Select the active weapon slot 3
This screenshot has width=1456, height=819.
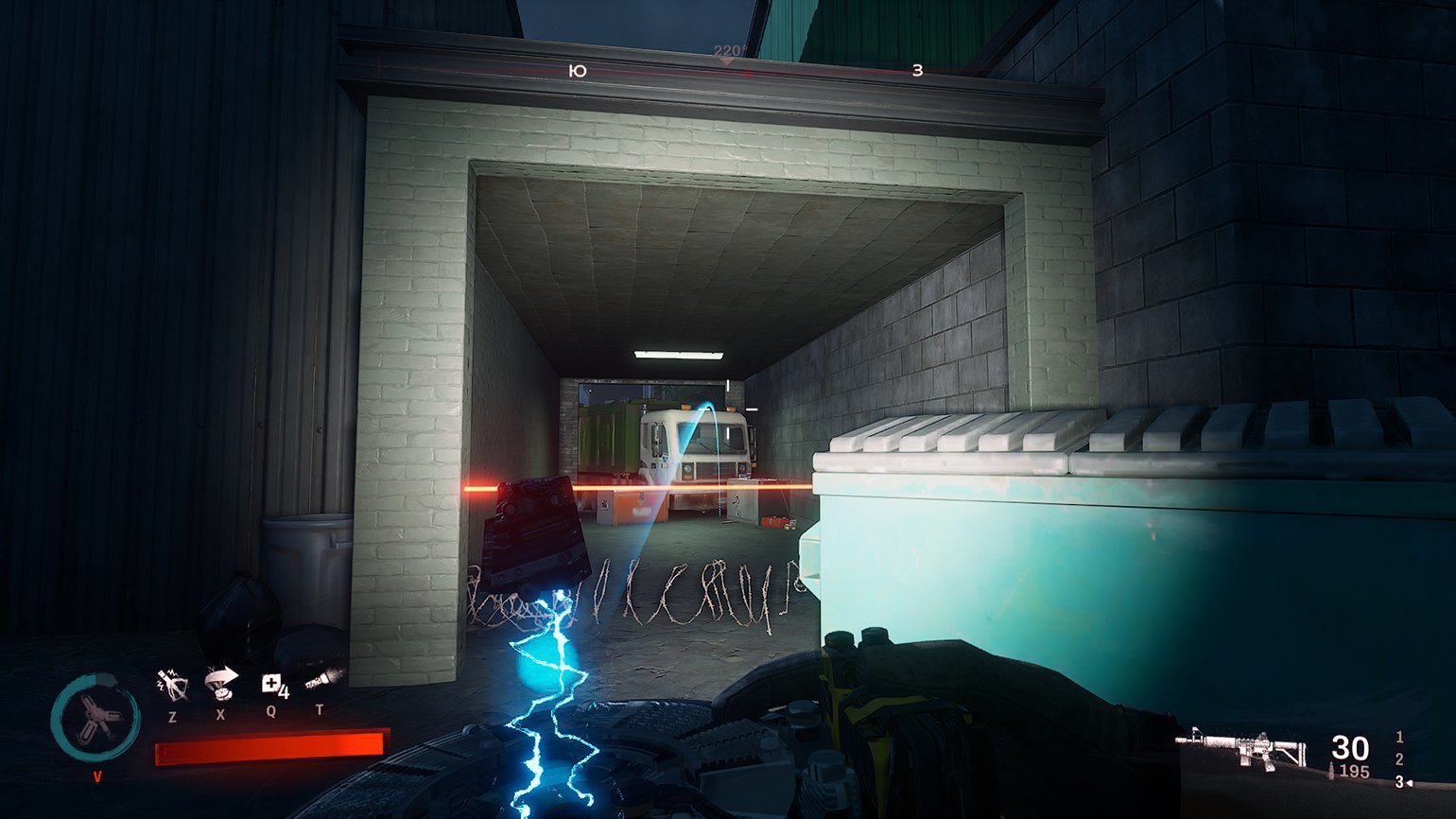(x=1400, y=782)
